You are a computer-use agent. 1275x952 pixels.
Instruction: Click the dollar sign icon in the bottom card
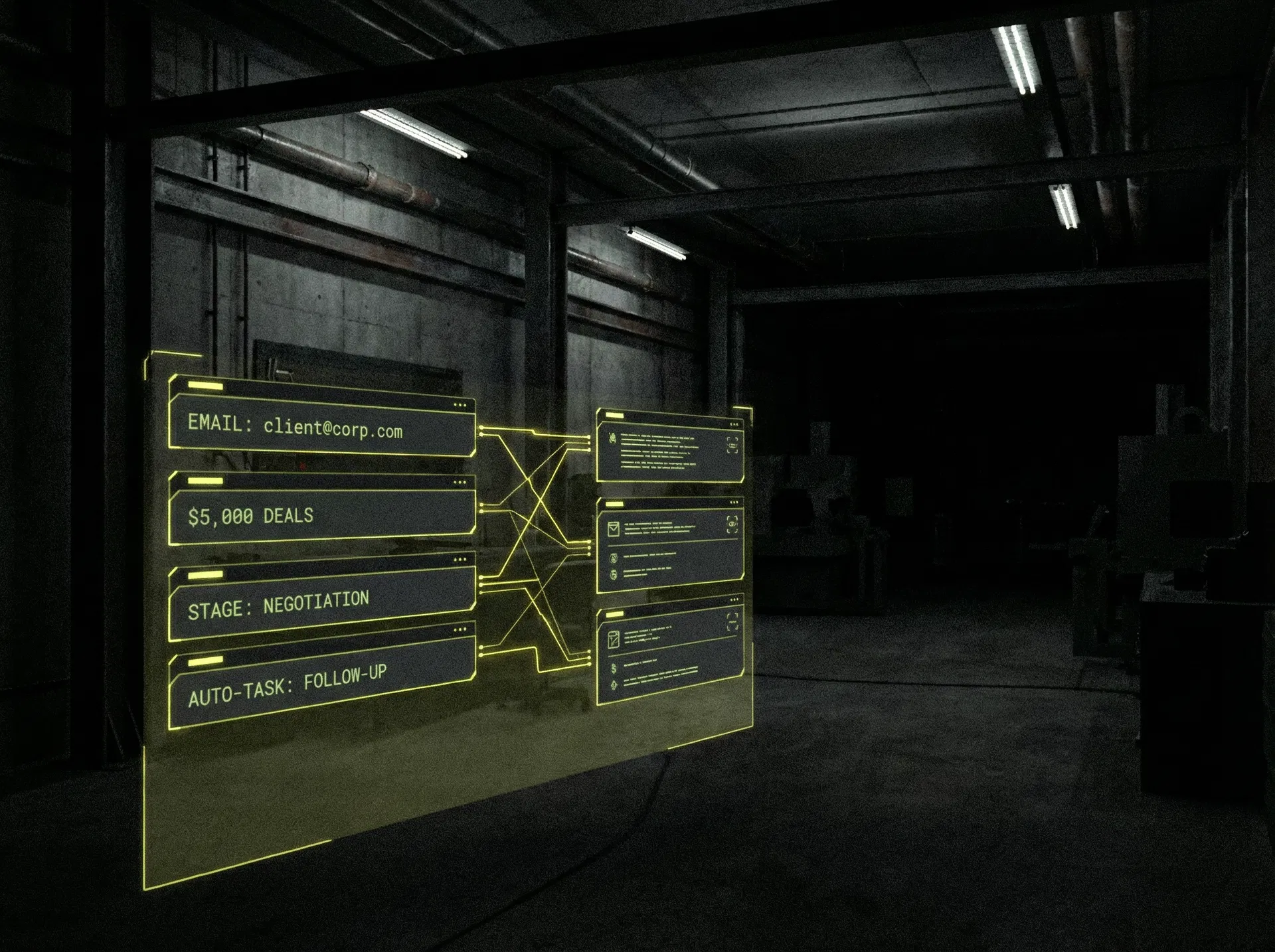[x=614, y=668]
